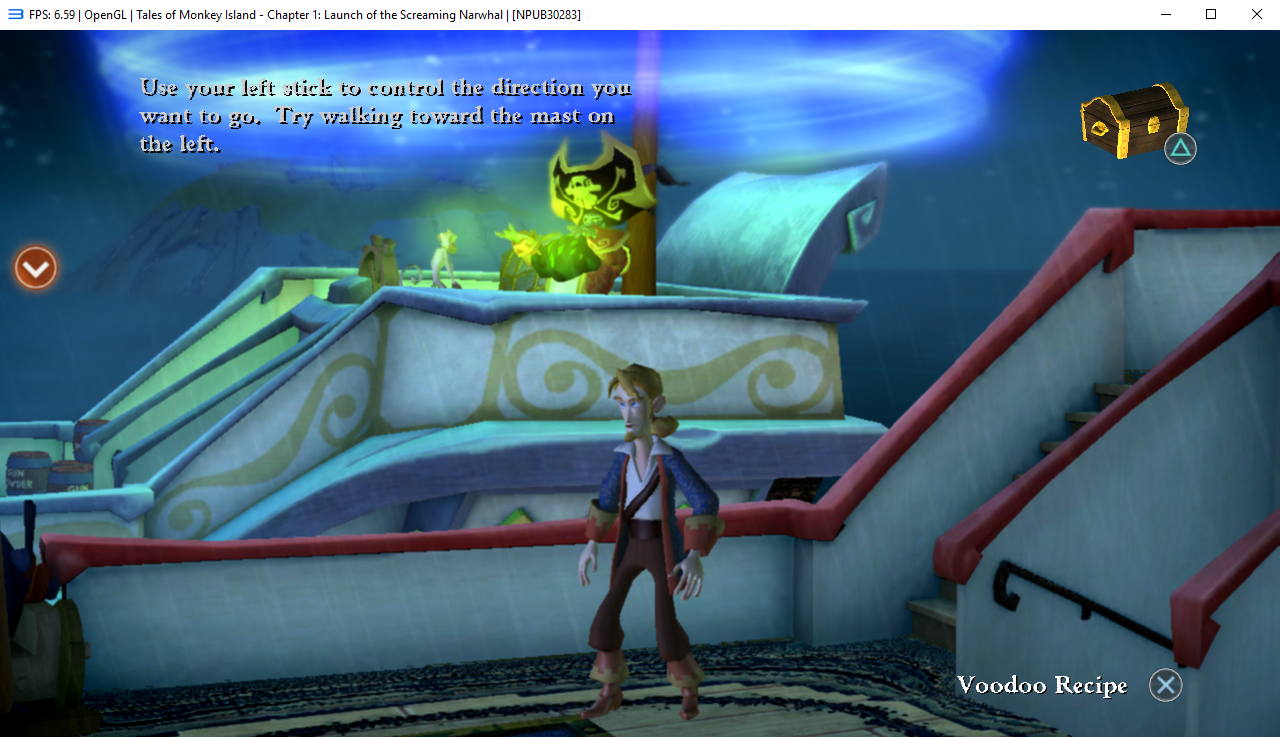Open the treasure chest inventory
Viewport: 1280px width, 737px height.
click(x=1133, y=121)
